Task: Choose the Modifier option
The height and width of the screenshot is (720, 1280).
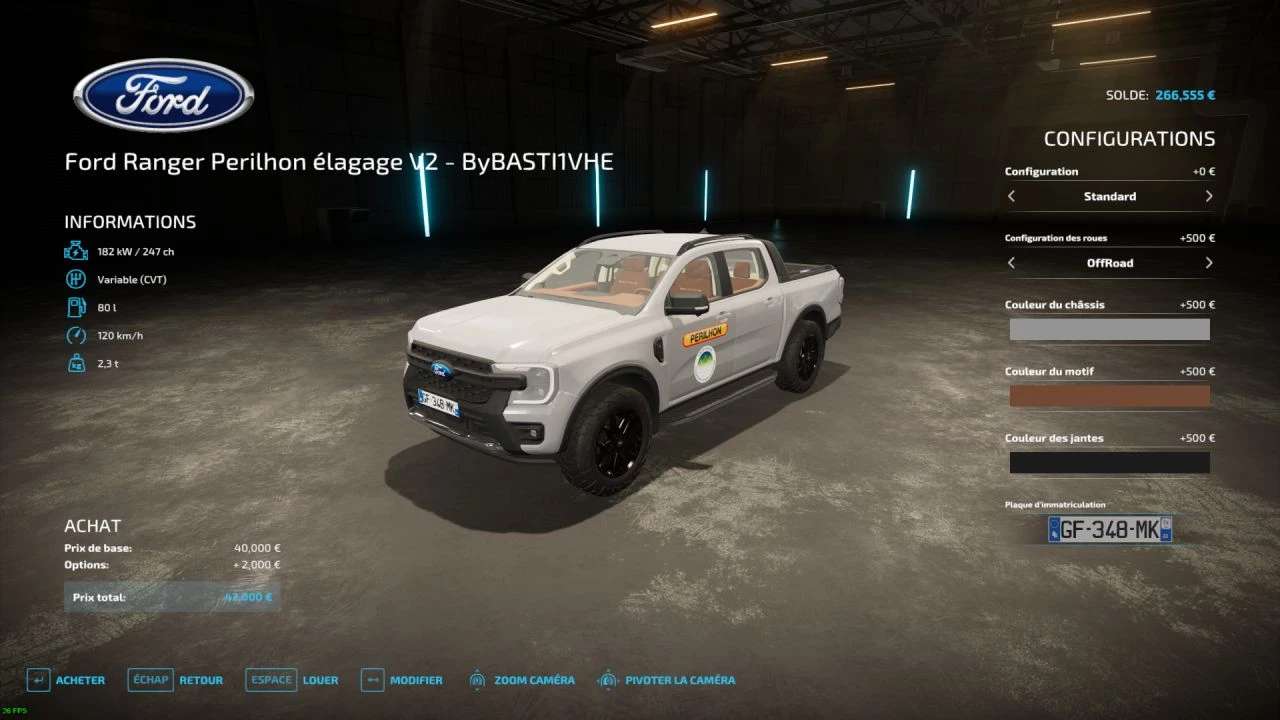Action: coord(402,680)
